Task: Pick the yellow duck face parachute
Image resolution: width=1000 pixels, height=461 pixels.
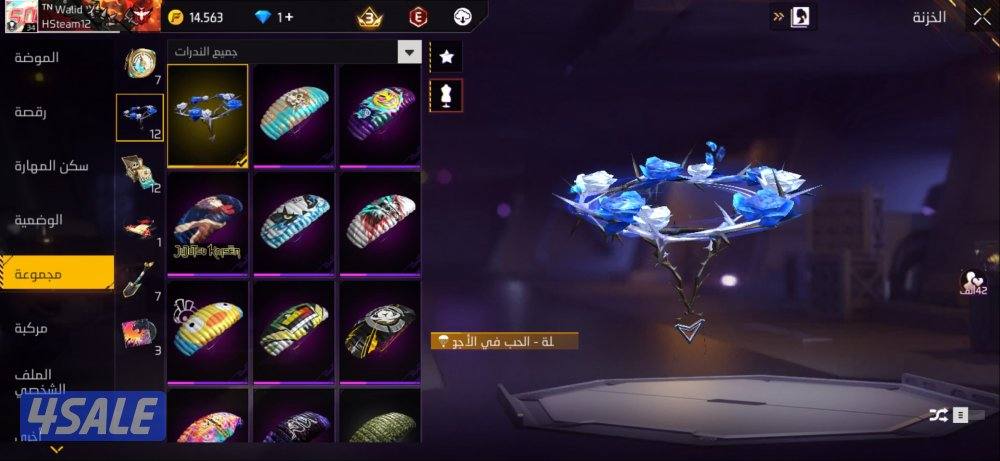Action: click(x=208, y=332)
